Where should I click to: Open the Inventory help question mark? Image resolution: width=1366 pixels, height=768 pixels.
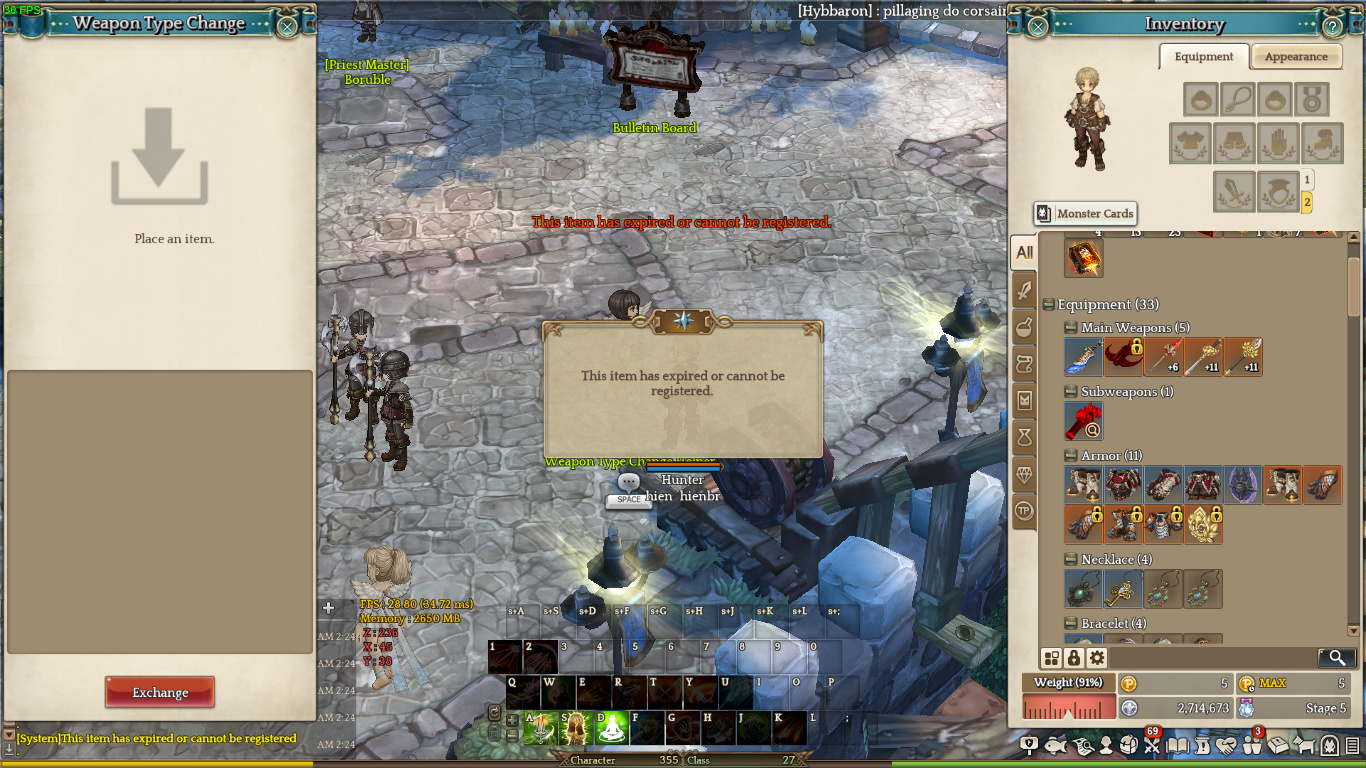pyautogui.click(x=1333, y=27)
